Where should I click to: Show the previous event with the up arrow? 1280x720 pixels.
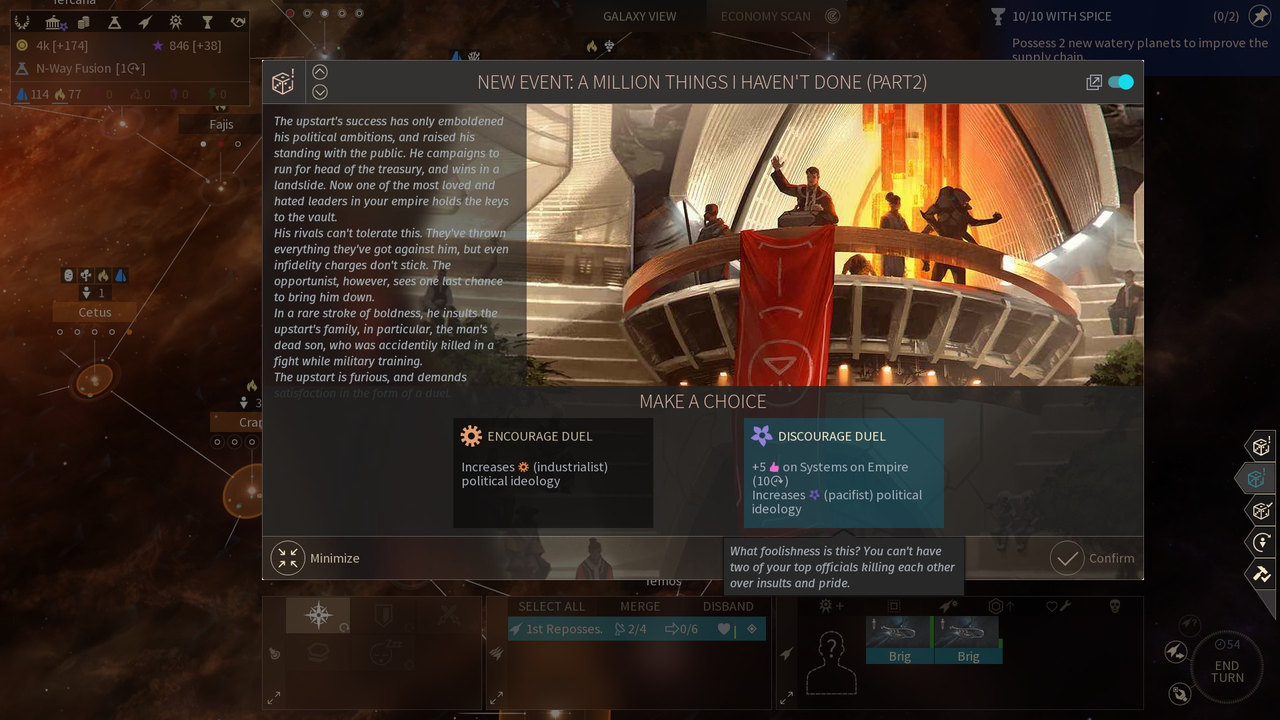[320, 72]
